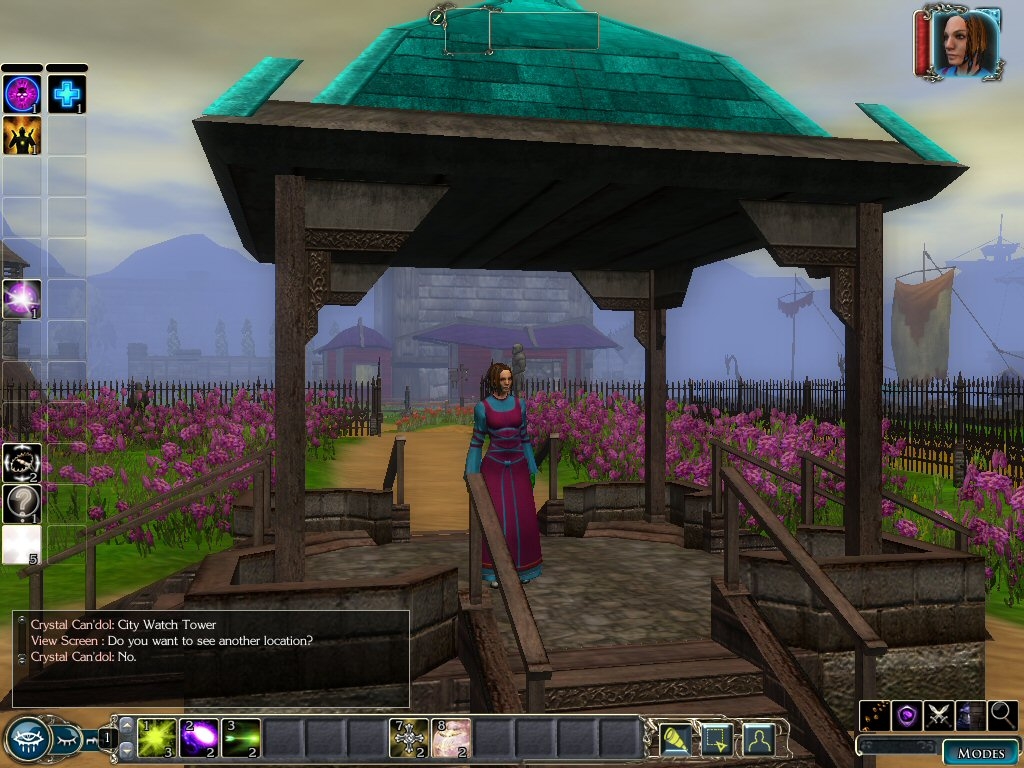The image size is (1024, 768).
Task: Activate the purple shield mode icon
Action: (x=906, y=715)
